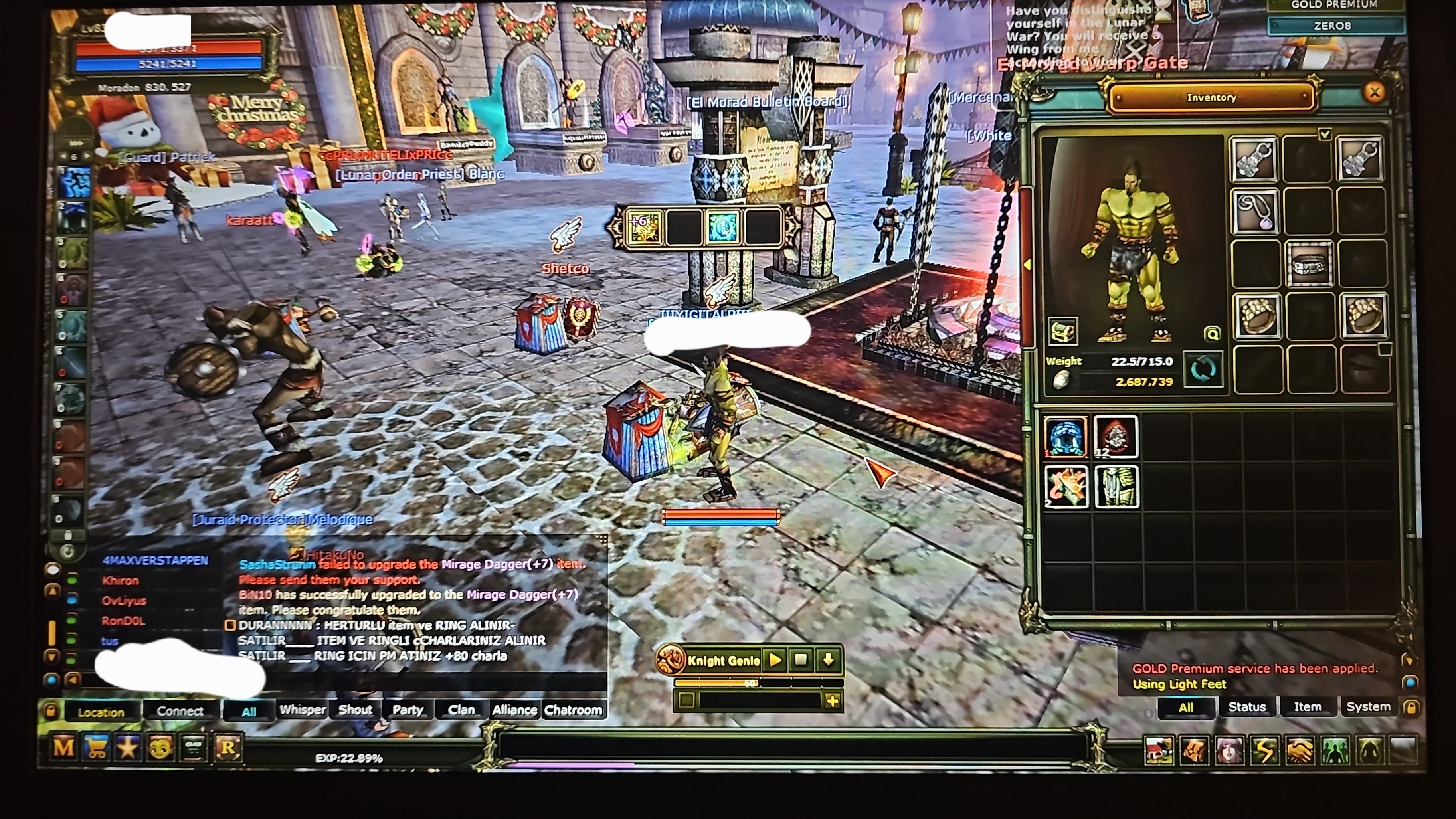This screenshot has height=819, width=1456.
Task: Switch to the Whisper chat tab
Action: [x=303, y=710]
